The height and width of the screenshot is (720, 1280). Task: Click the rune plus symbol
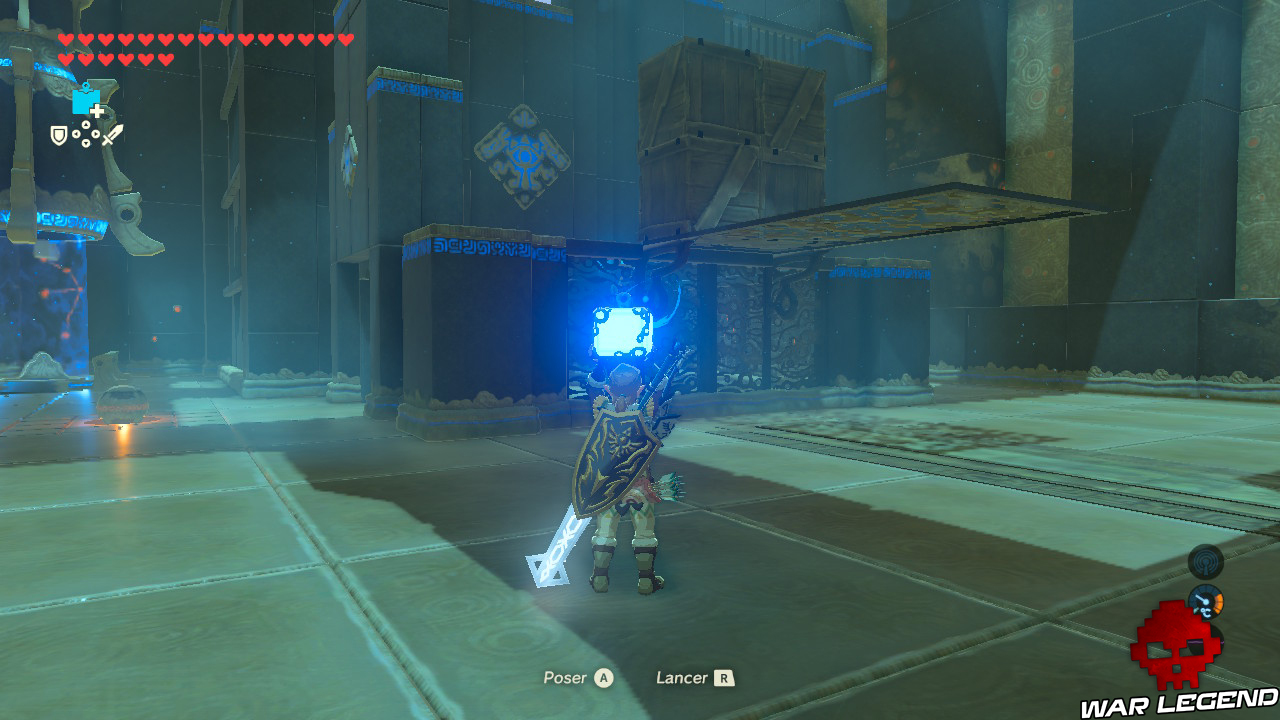(97, 111)
